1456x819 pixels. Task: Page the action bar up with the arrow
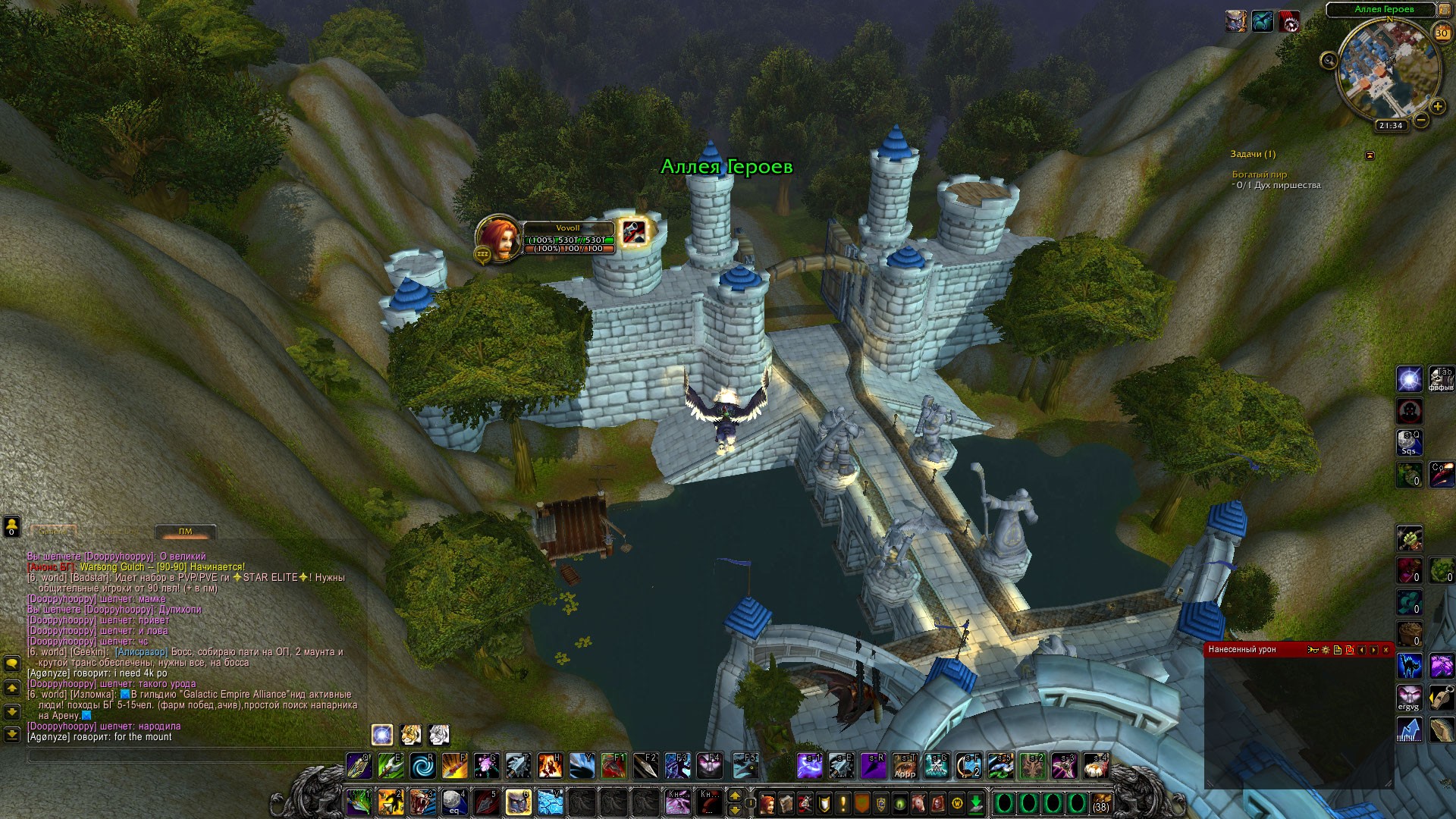[734, 795]
